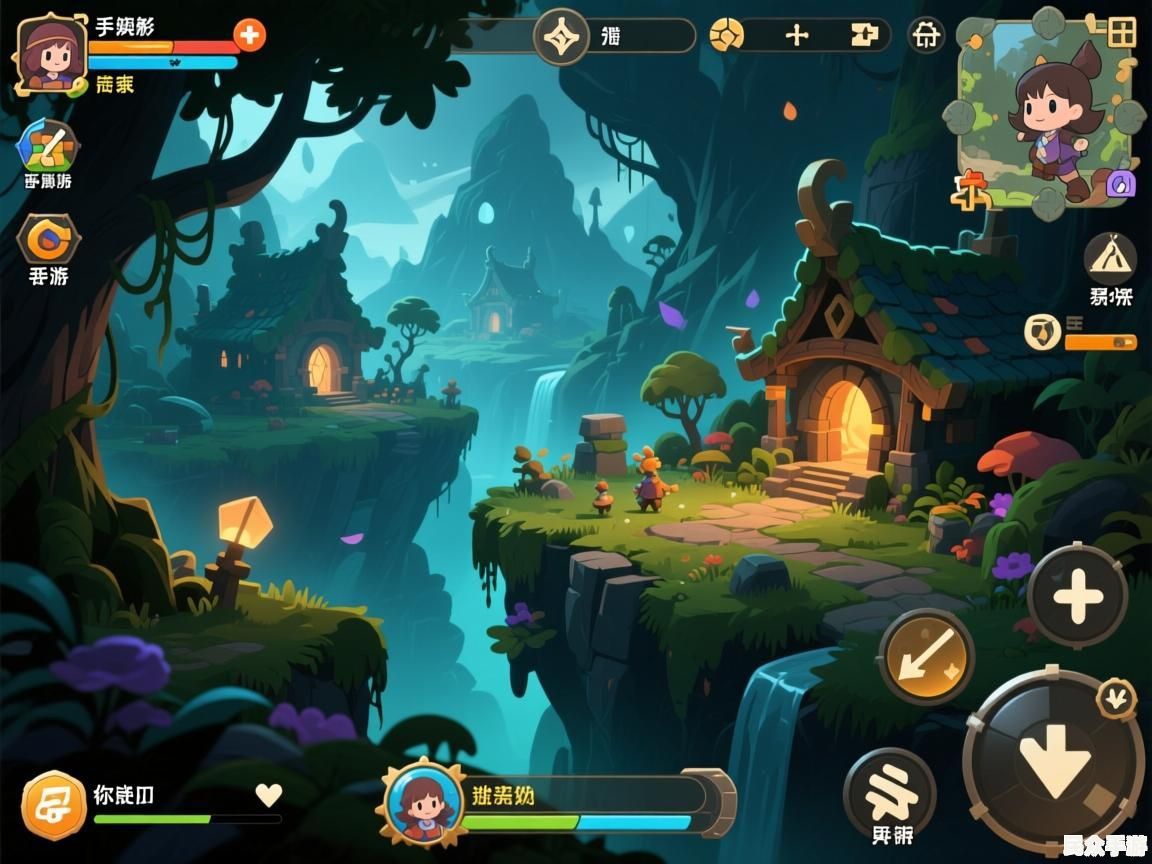The image size is (1152, 864).
Task: Click the four-point star emblem in top bar
Action: click(x=562, y=37)
